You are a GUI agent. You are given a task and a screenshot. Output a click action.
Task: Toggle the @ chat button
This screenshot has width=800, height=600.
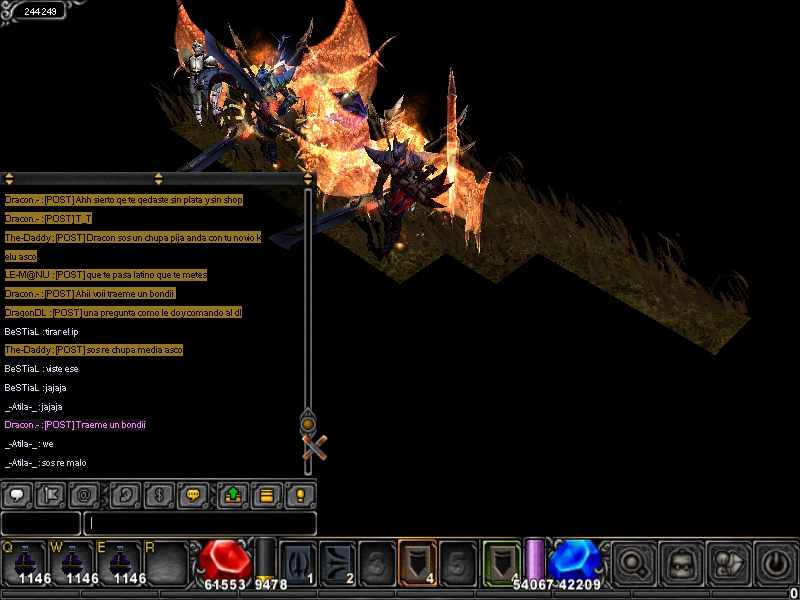tap(86, 494)
